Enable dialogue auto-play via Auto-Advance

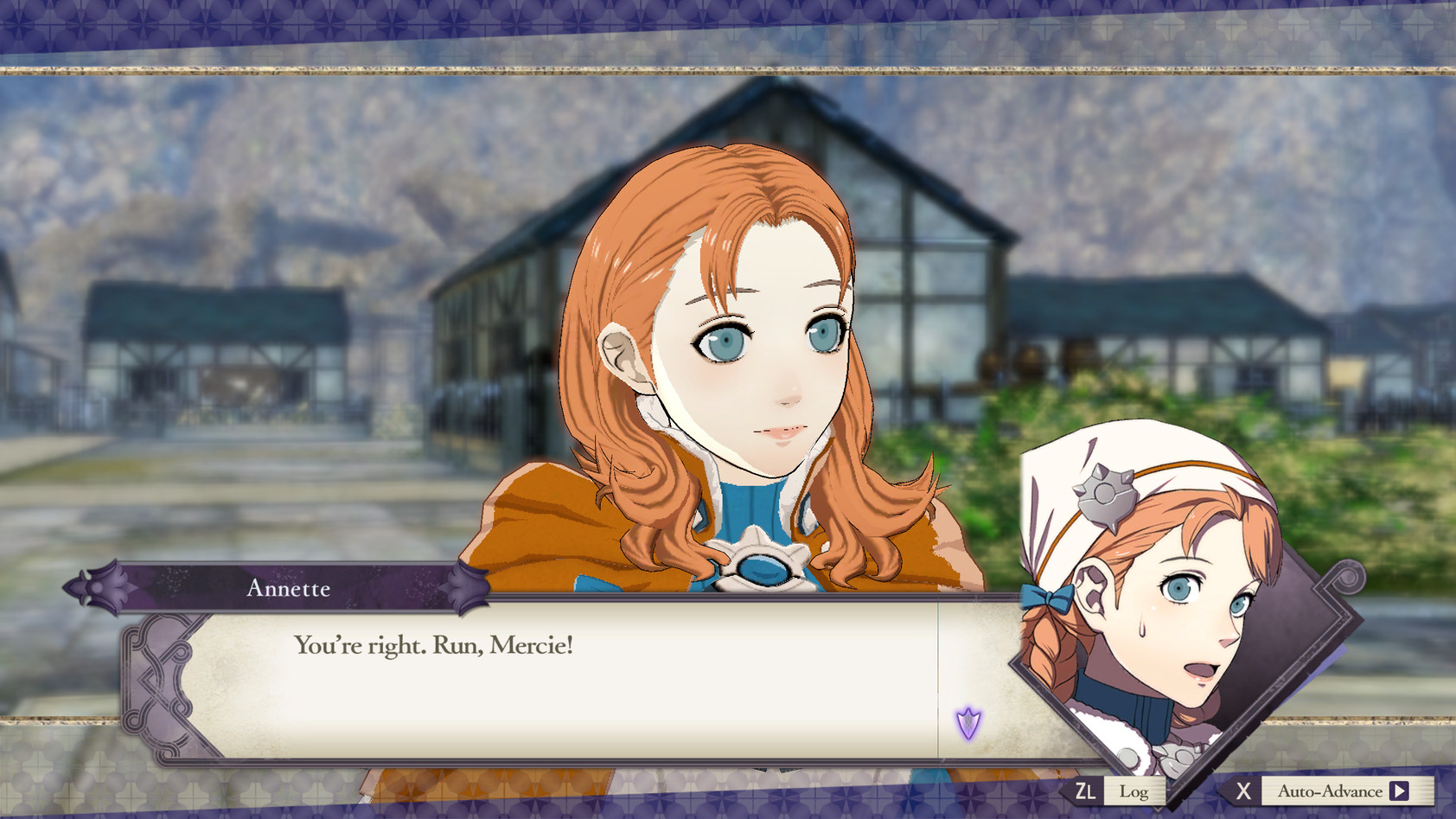pyautogui.click(x=1331, y=790)
